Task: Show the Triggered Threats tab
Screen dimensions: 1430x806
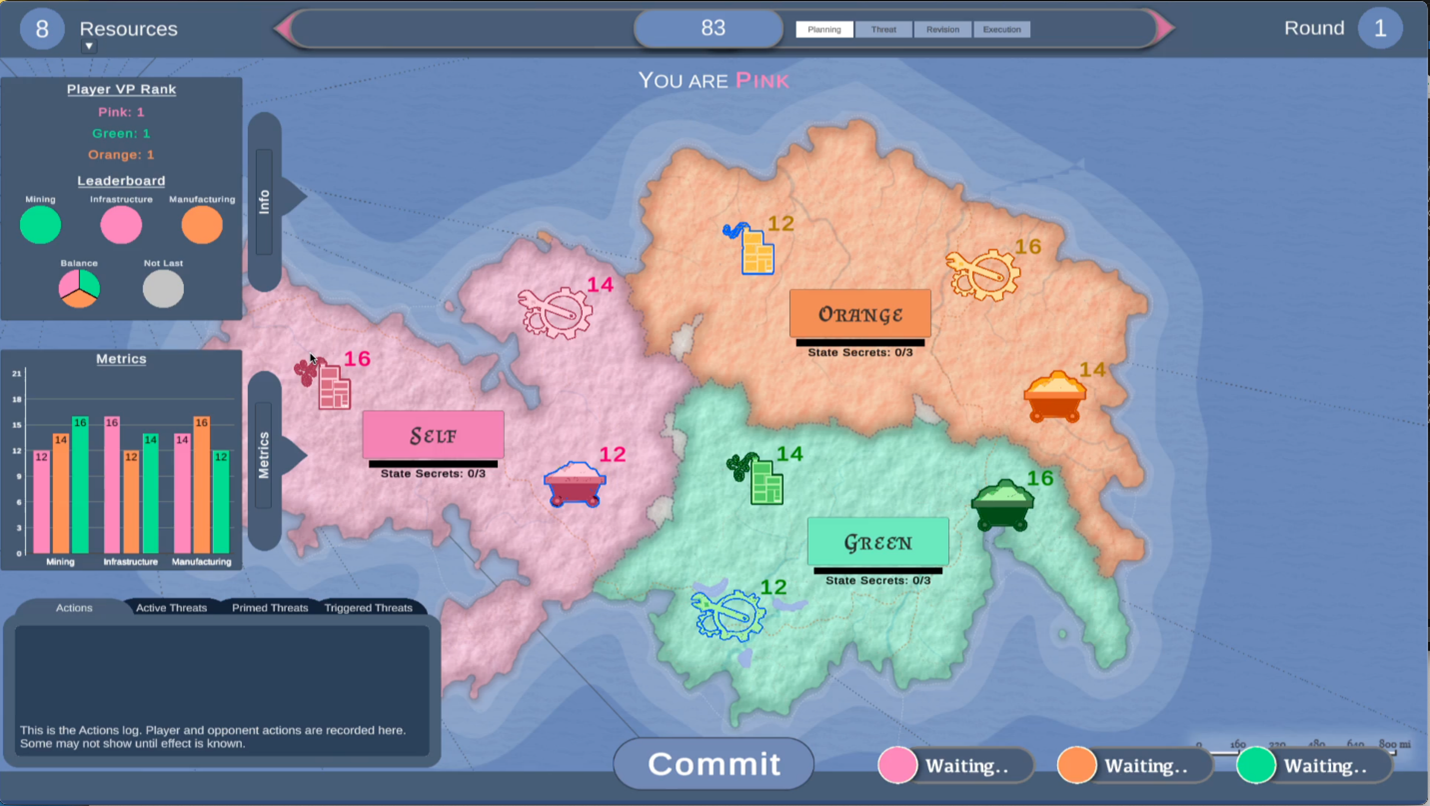Action: tap(368, 608)
